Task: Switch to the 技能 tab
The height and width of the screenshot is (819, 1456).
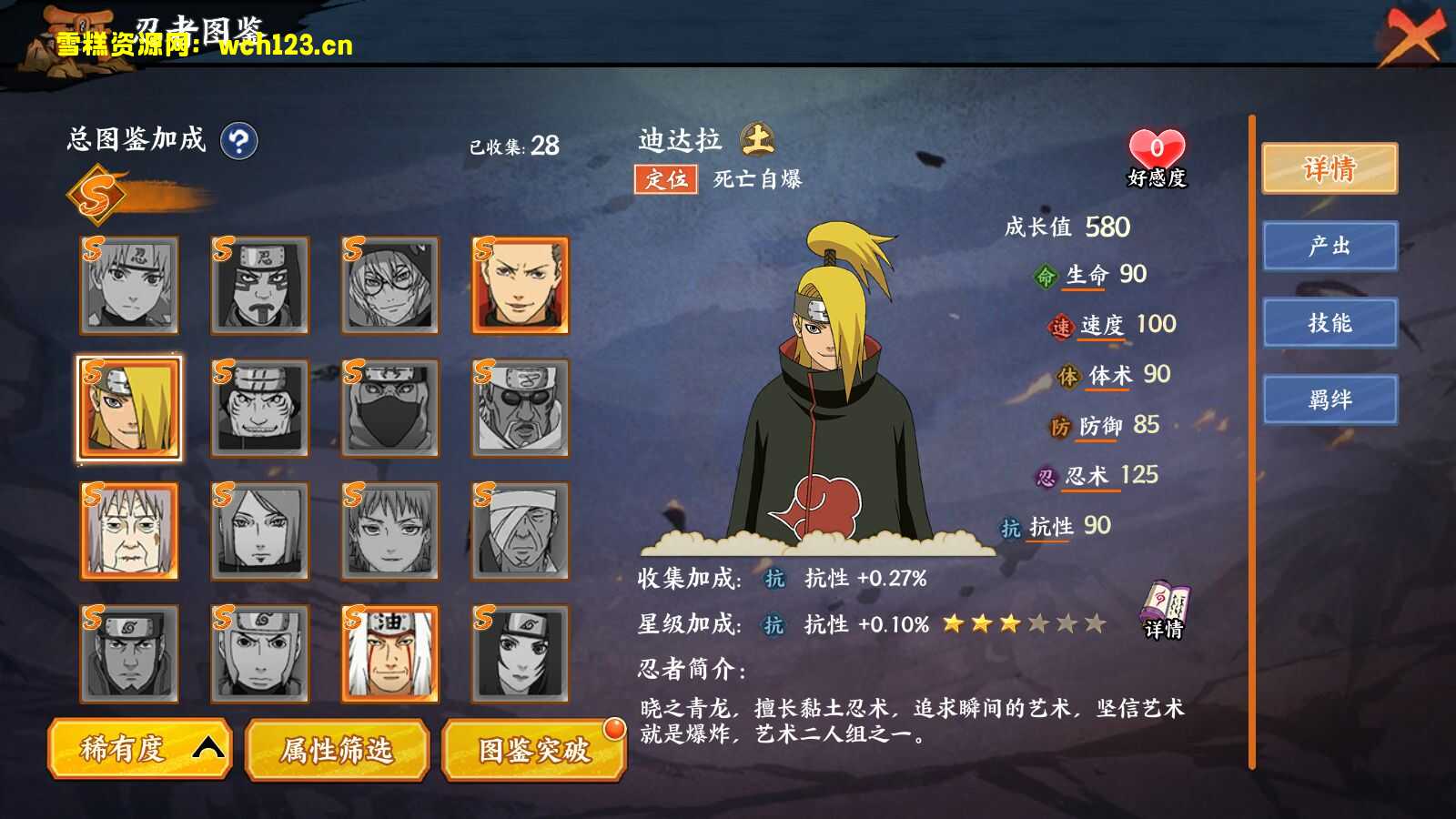Action: 1330,323
